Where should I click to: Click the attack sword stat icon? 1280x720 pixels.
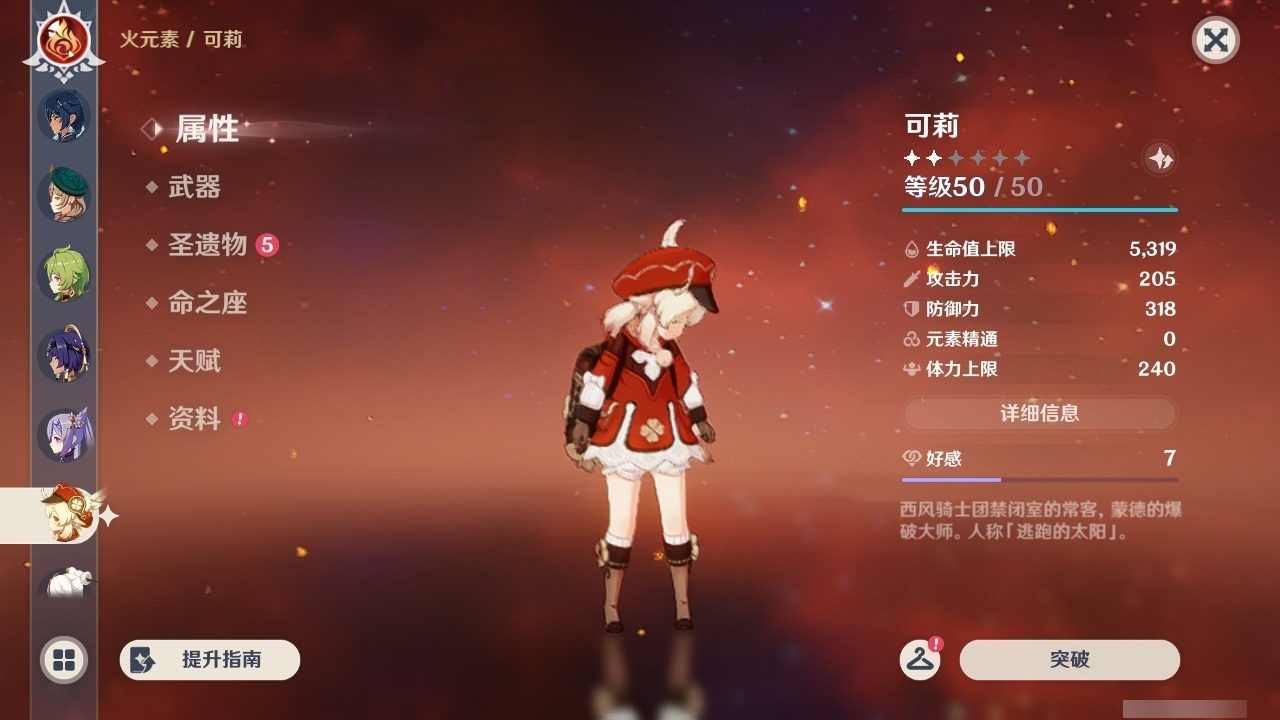913,279
